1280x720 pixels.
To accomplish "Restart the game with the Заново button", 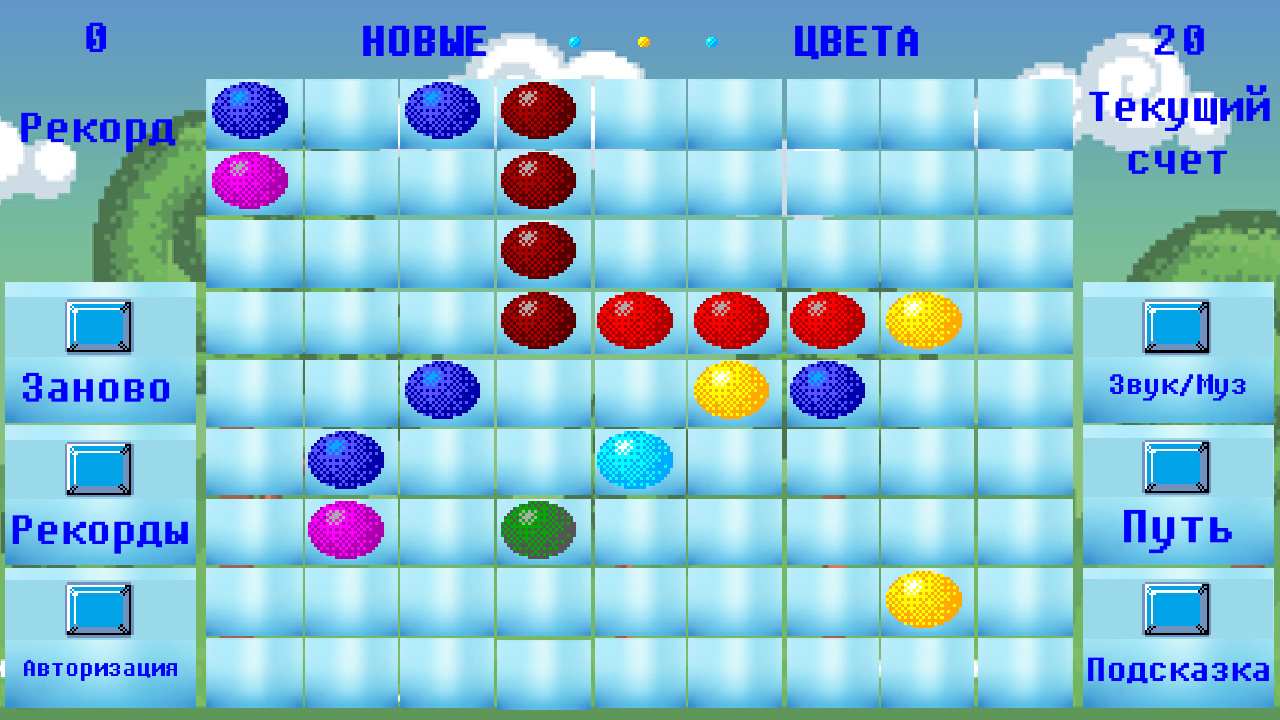I will click(x=95, y=389).
